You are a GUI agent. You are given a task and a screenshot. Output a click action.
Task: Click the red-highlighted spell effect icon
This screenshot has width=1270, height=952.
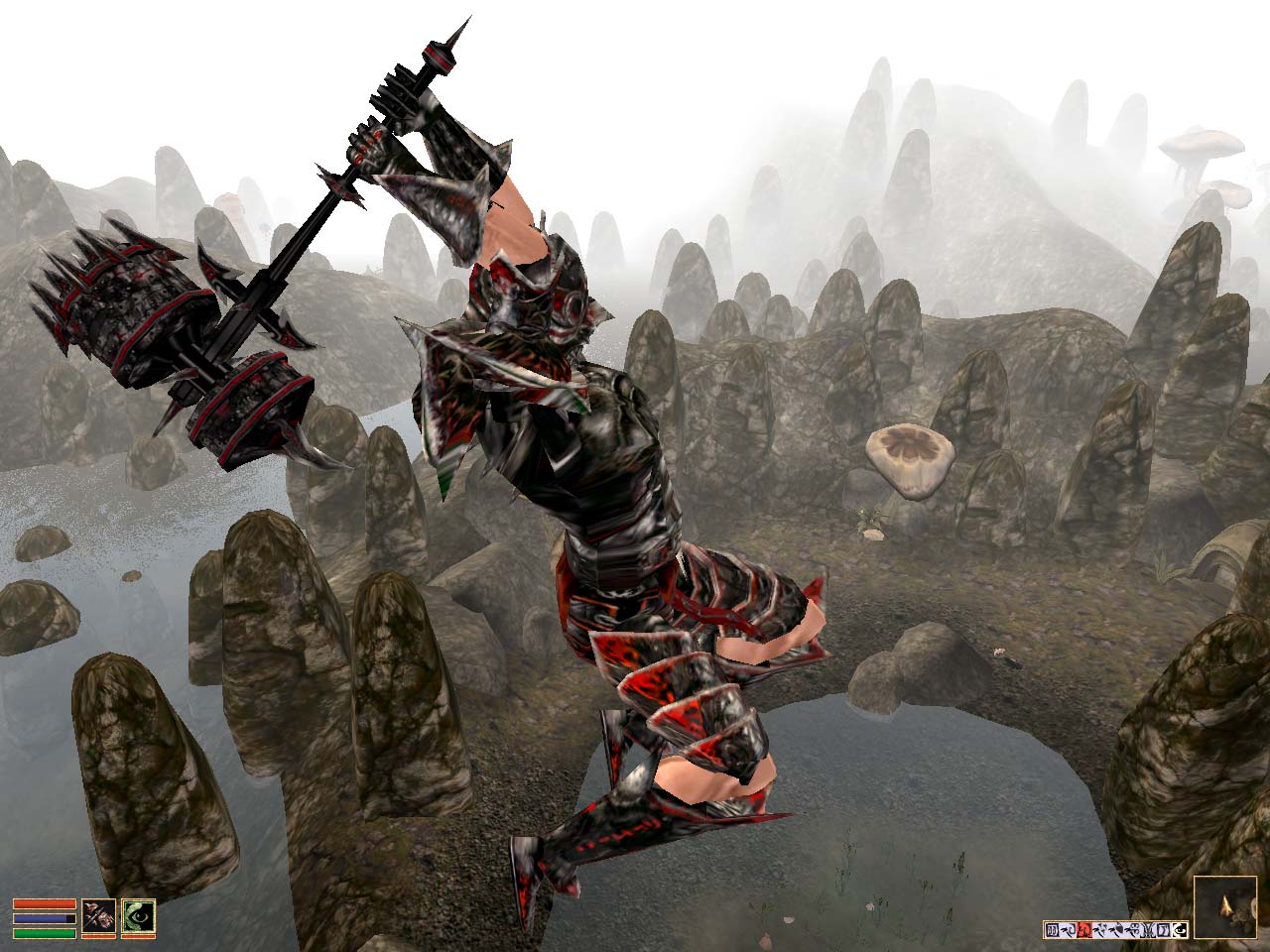pyautogui.click(x=1083, y=930)
